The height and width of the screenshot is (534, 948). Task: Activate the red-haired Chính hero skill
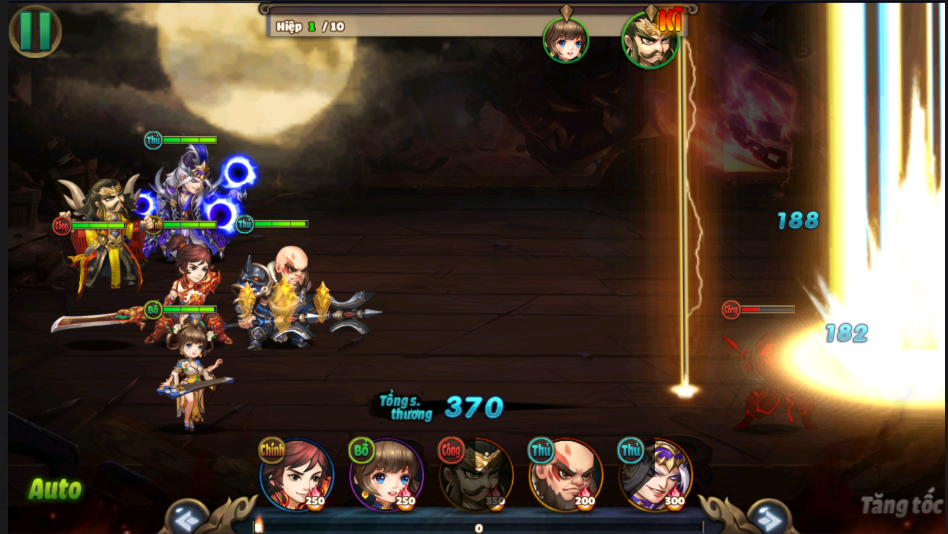coord(296,475)
